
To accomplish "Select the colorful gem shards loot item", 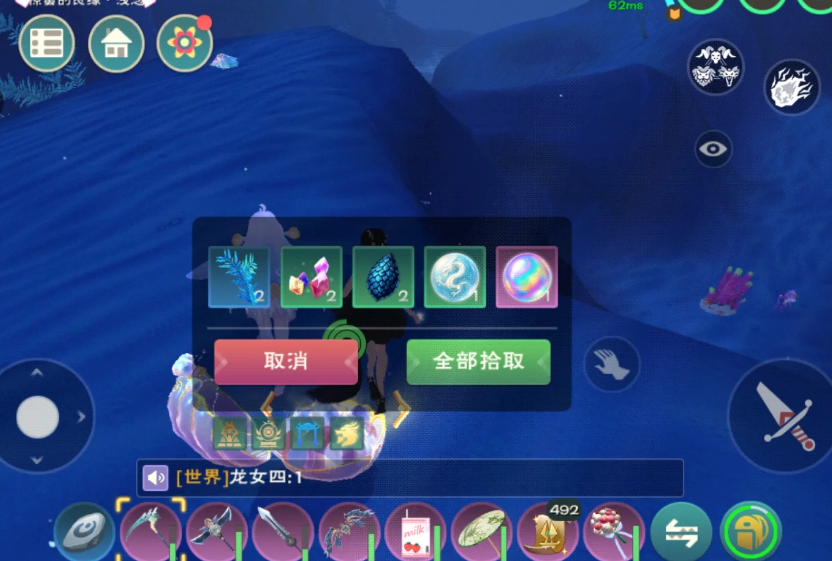I will coord(311,277).
